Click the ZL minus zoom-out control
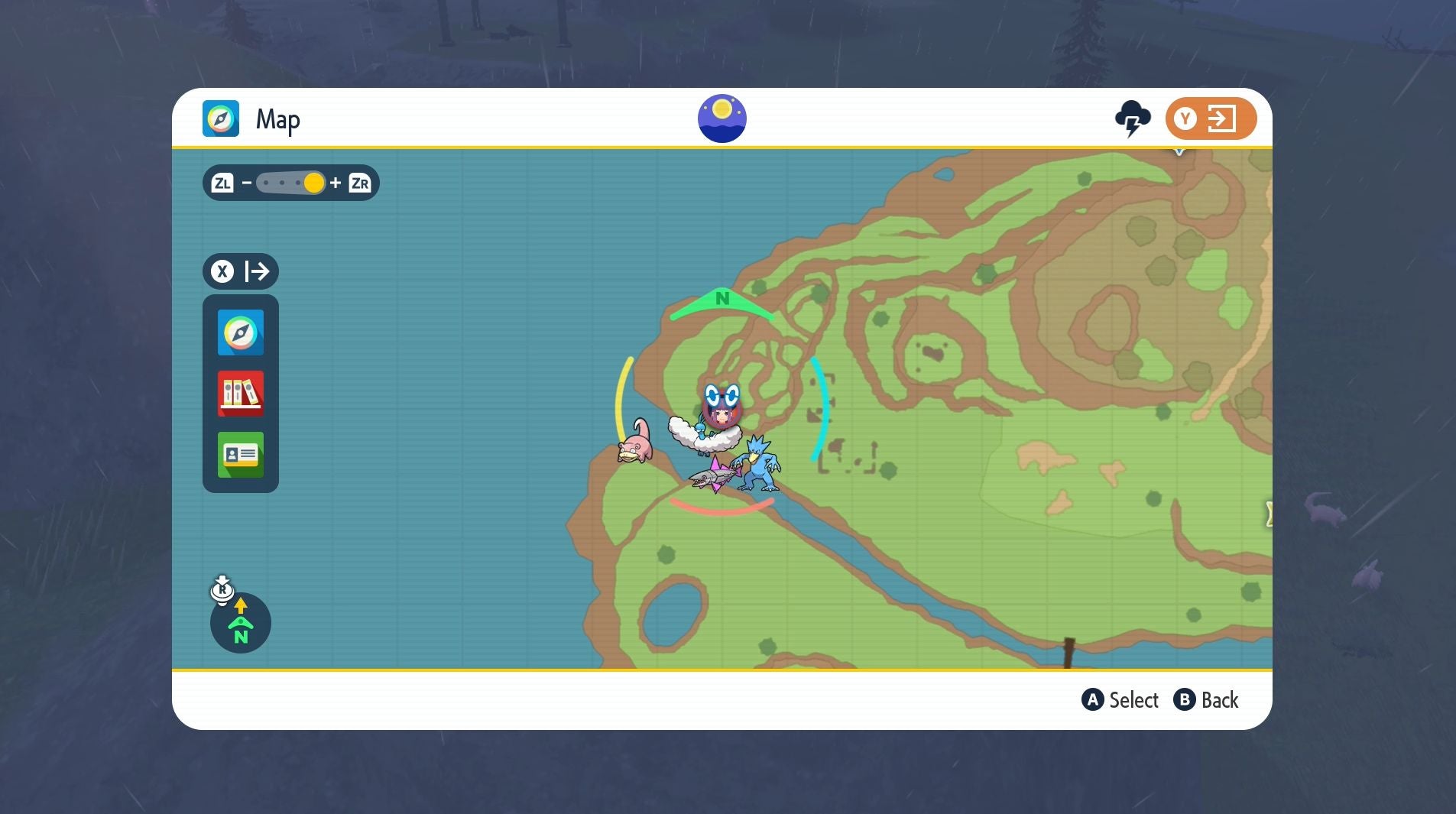1456x814 pixels. click(x=224, y=182)
